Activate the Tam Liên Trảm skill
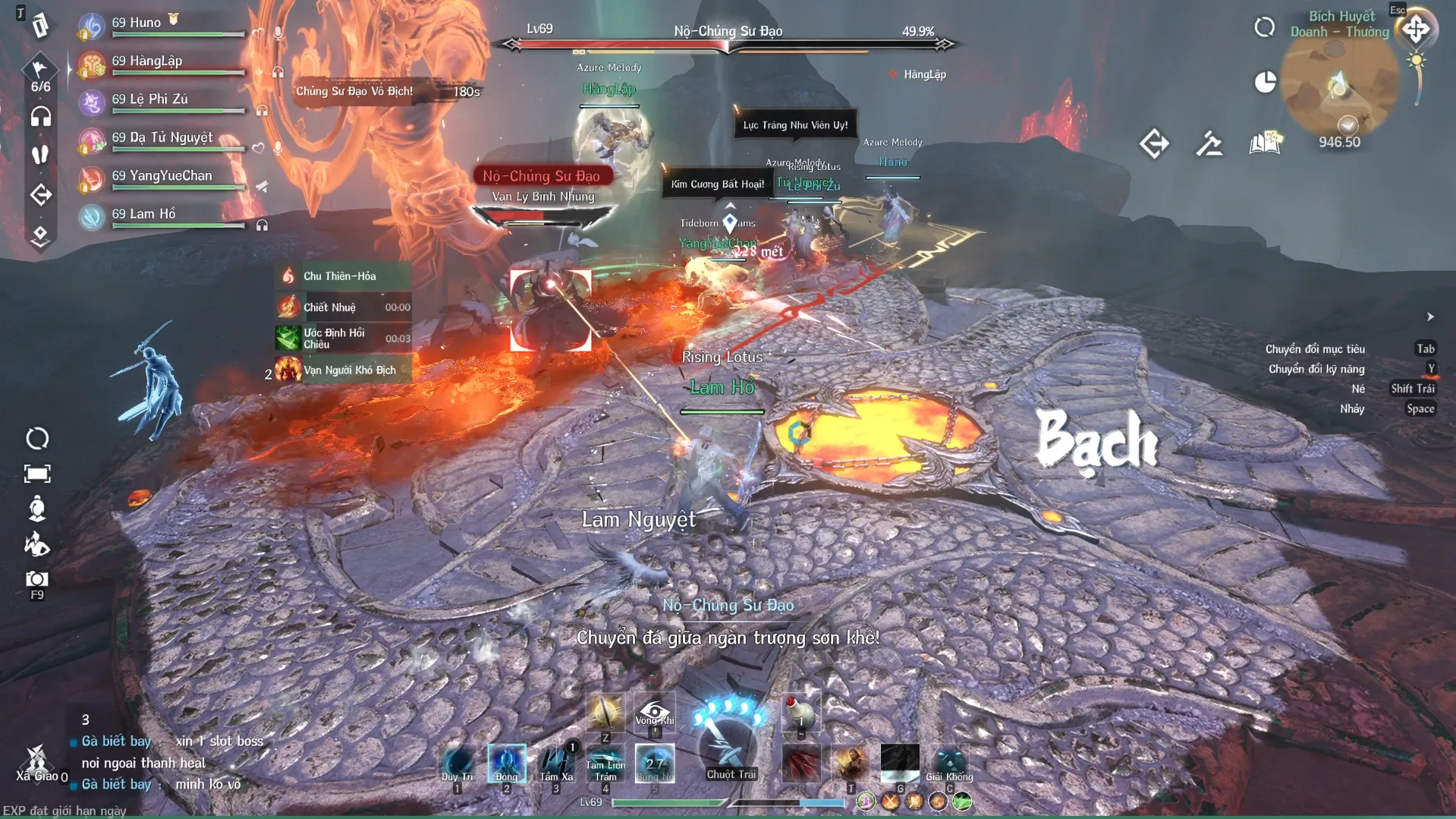The height and width of the screenshot is (819, 1456). 605,762
